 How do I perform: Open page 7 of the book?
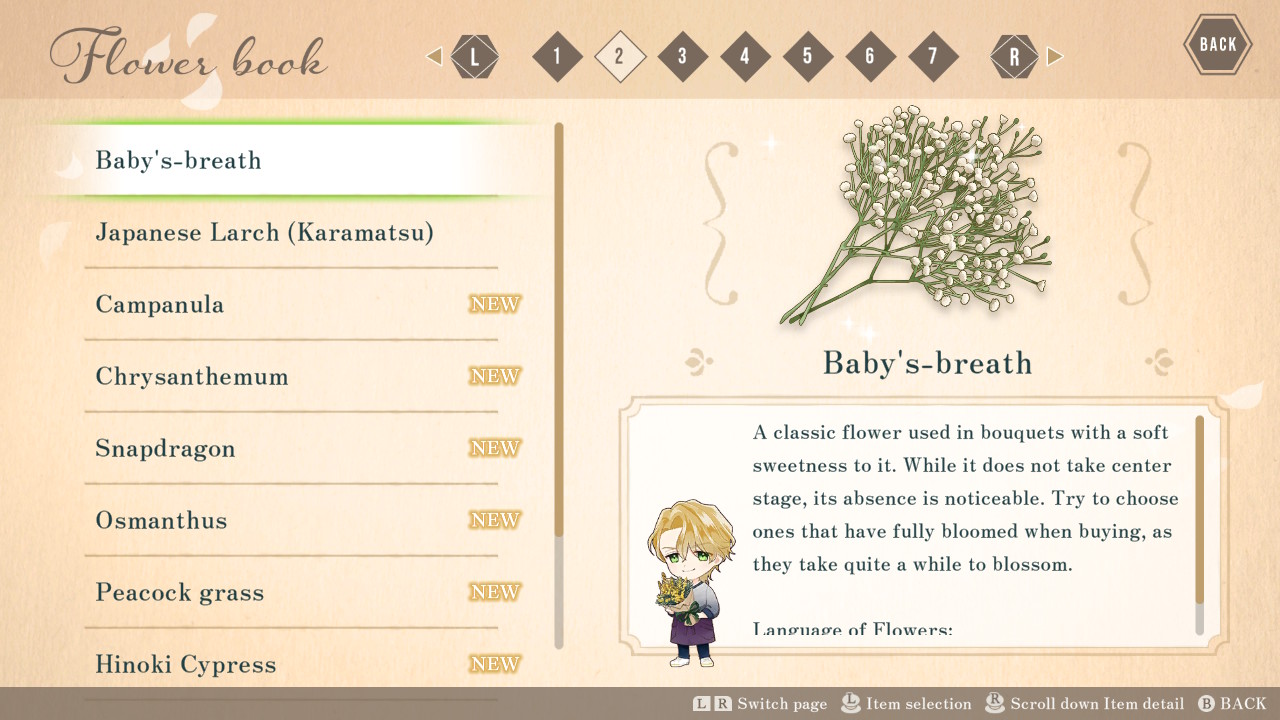[933, 56]
